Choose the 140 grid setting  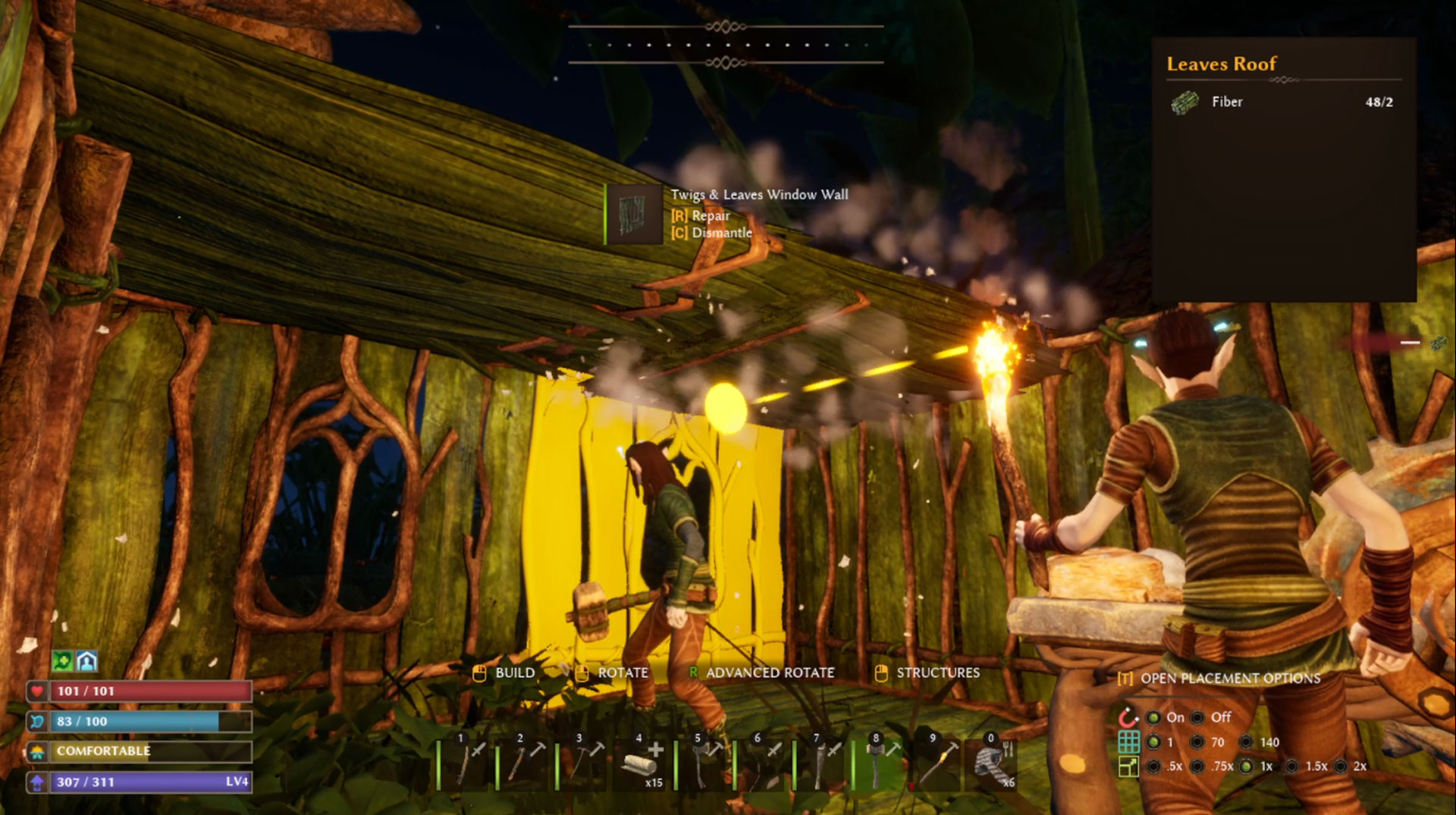pos(1246,742)
